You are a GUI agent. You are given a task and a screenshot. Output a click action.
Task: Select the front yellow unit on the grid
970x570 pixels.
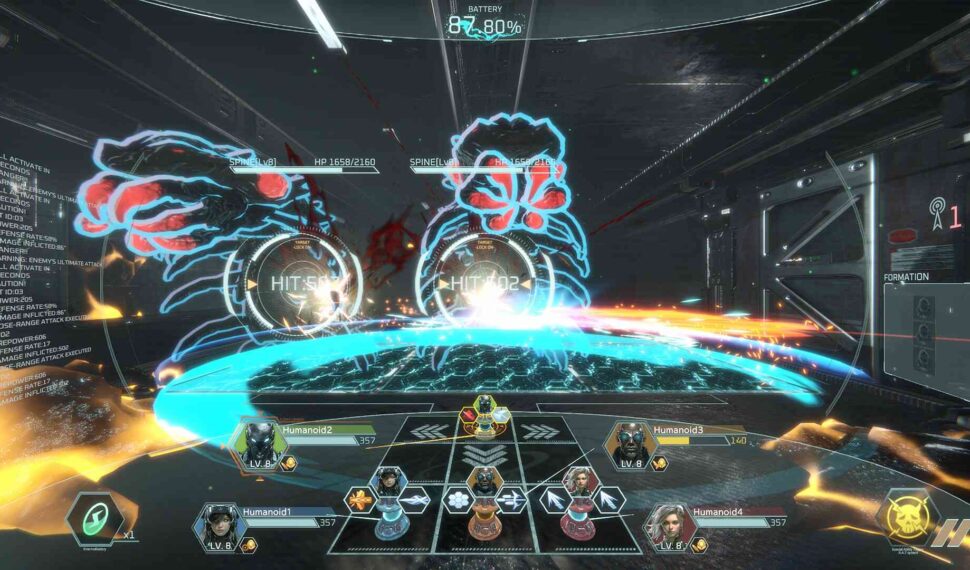[x=485, y=415]
